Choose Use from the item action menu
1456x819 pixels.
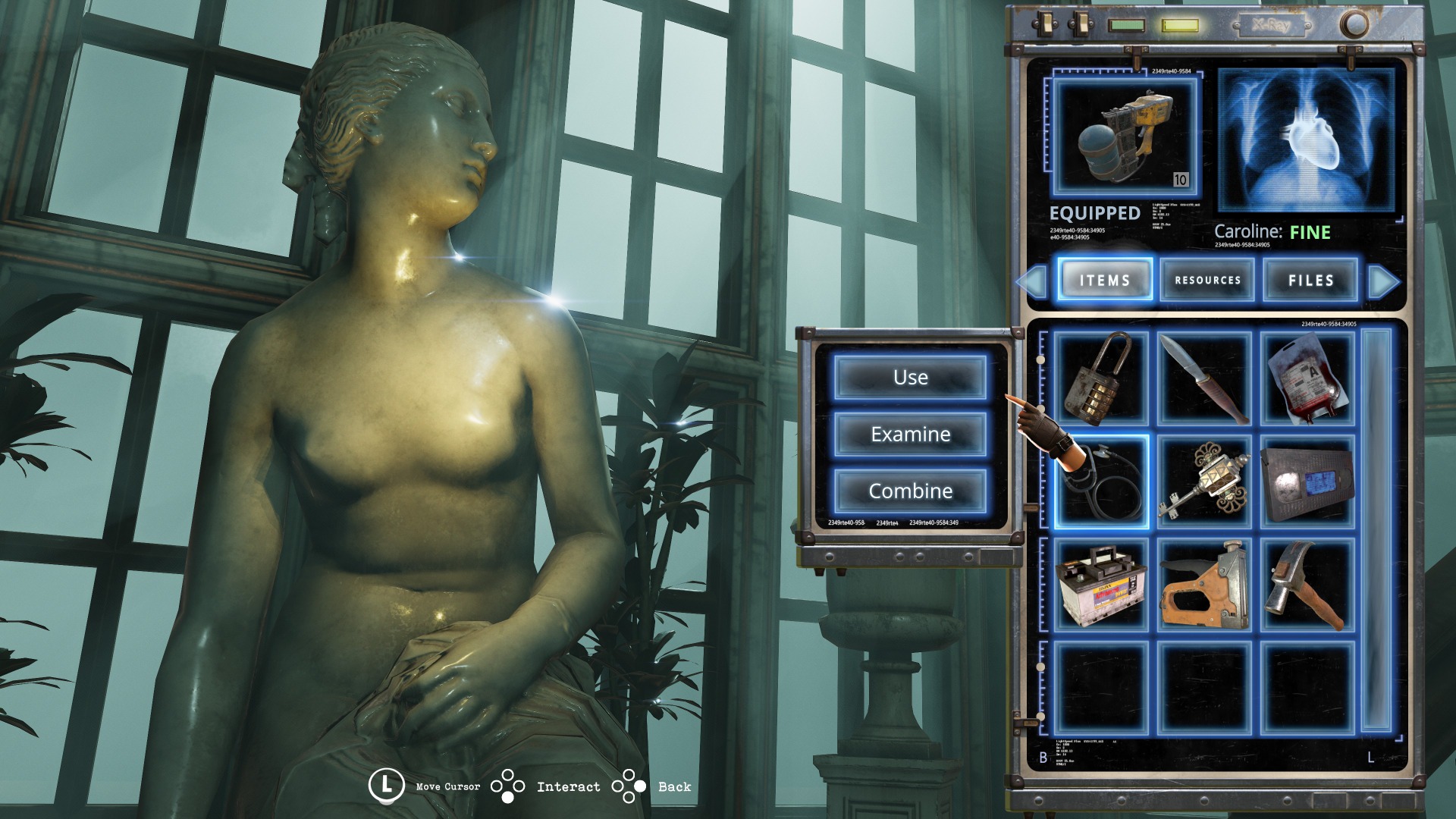point(910,378)
